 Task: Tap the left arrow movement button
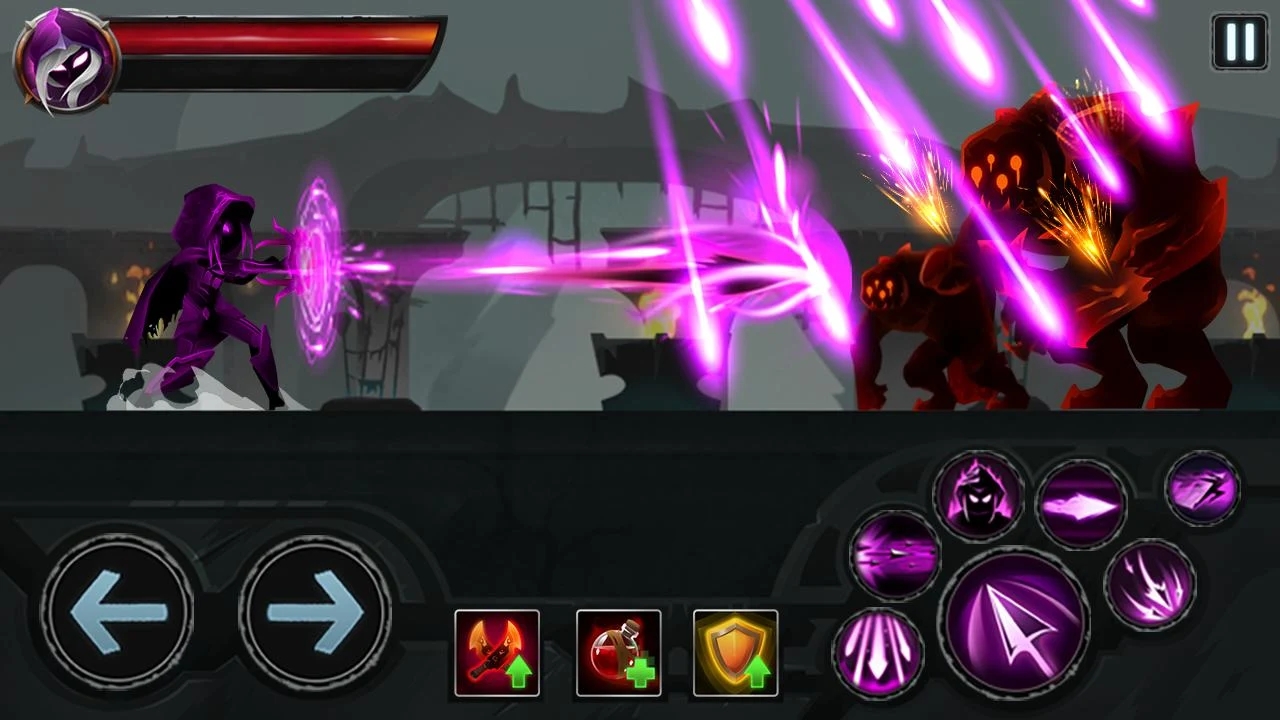tap(117, 610)
